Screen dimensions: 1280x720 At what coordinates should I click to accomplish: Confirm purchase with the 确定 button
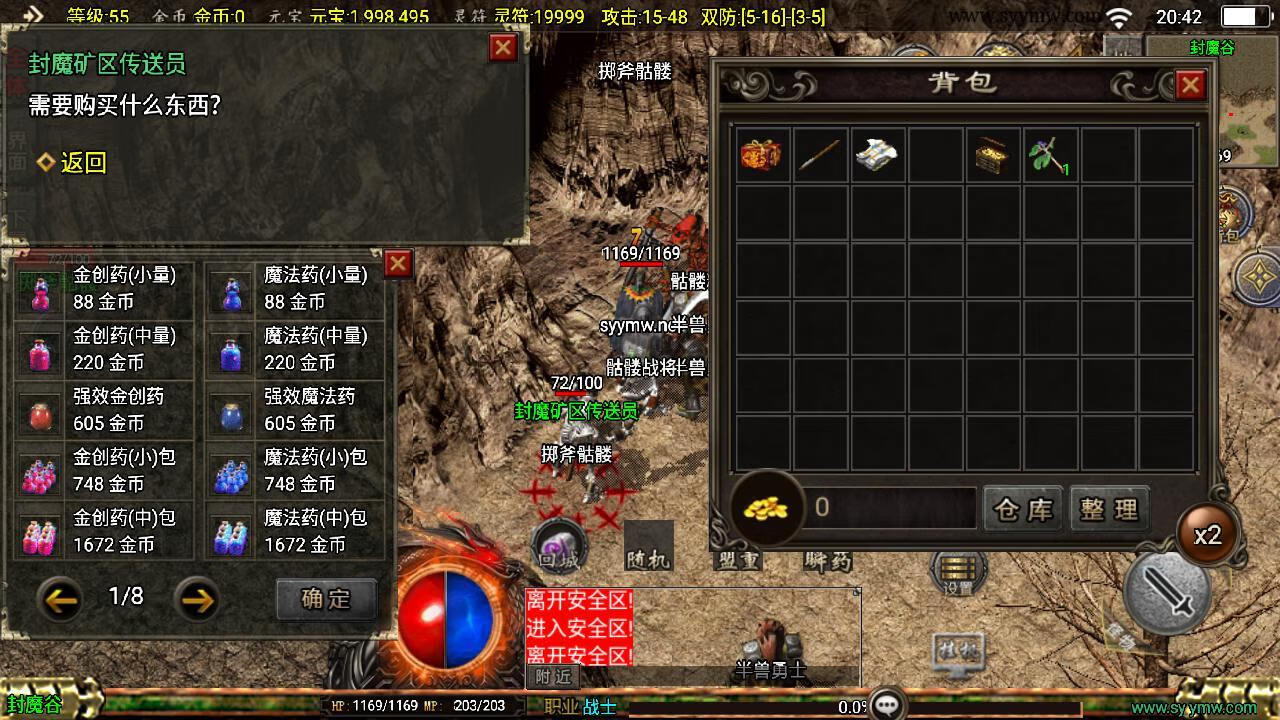point(326,599)
